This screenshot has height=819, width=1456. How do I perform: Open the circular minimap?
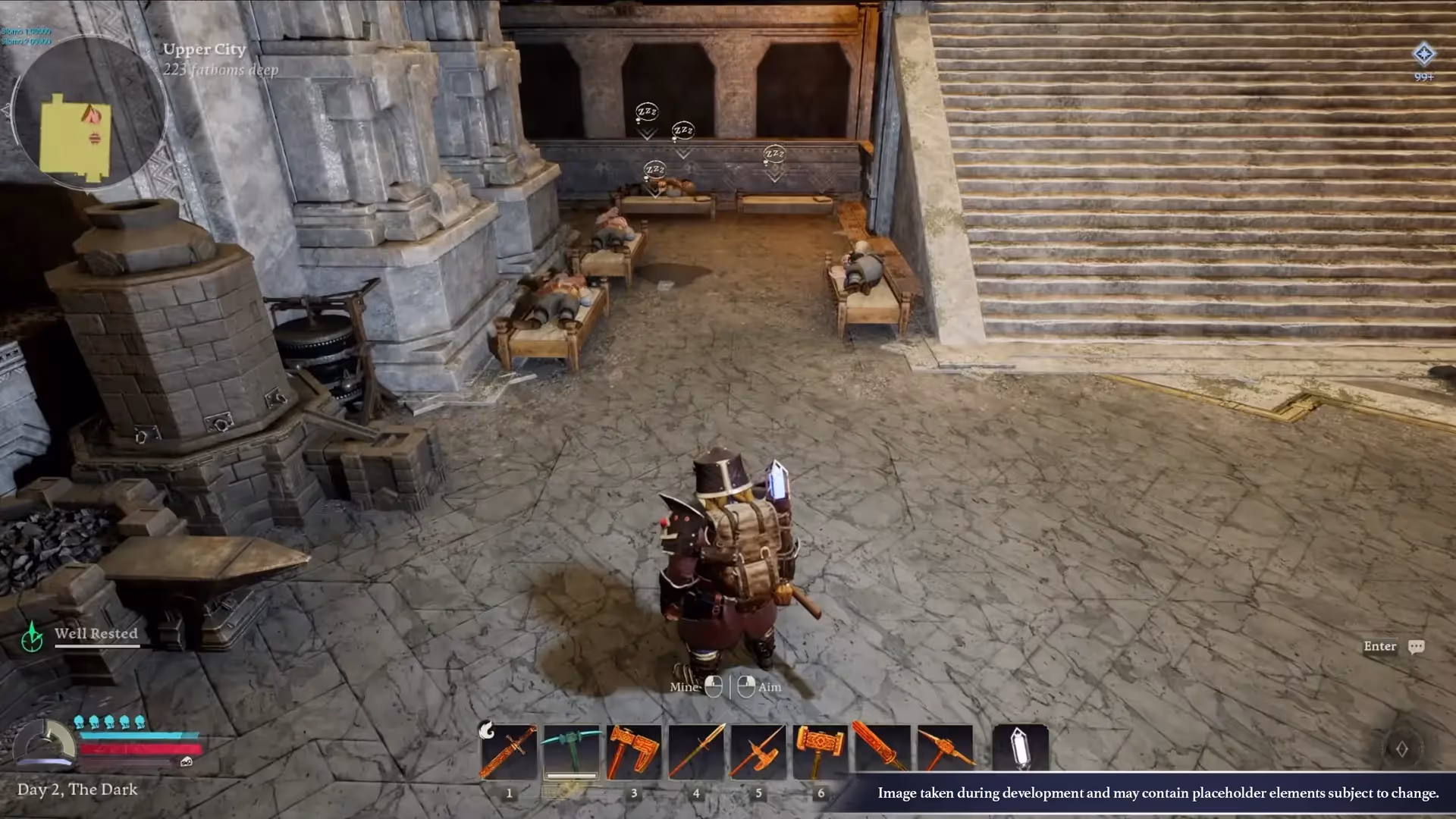(89, 111)
